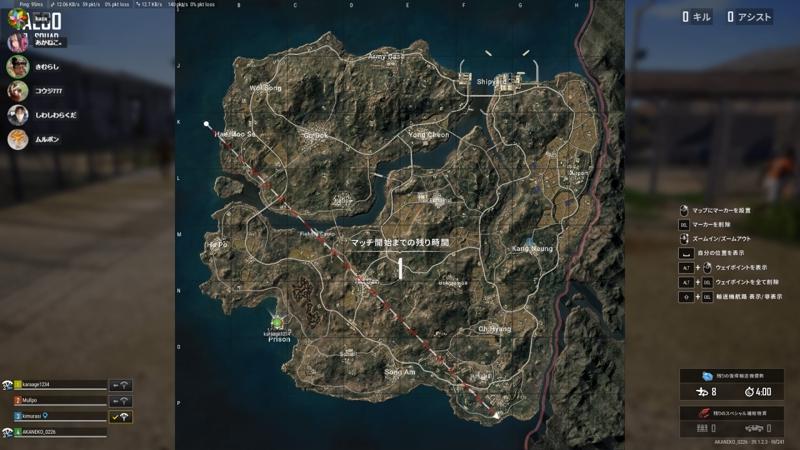Select きむらし in the voice chat overlay

[x=47, y=67]
